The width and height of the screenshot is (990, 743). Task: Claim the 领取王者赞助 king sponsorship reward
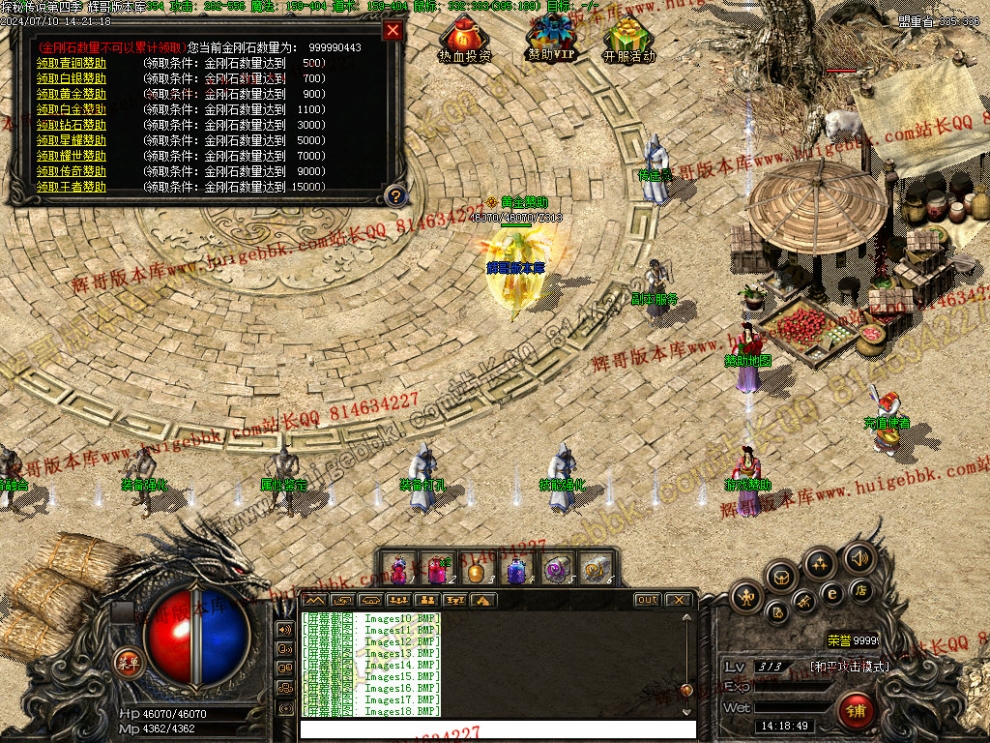click(x=71, y=187)
